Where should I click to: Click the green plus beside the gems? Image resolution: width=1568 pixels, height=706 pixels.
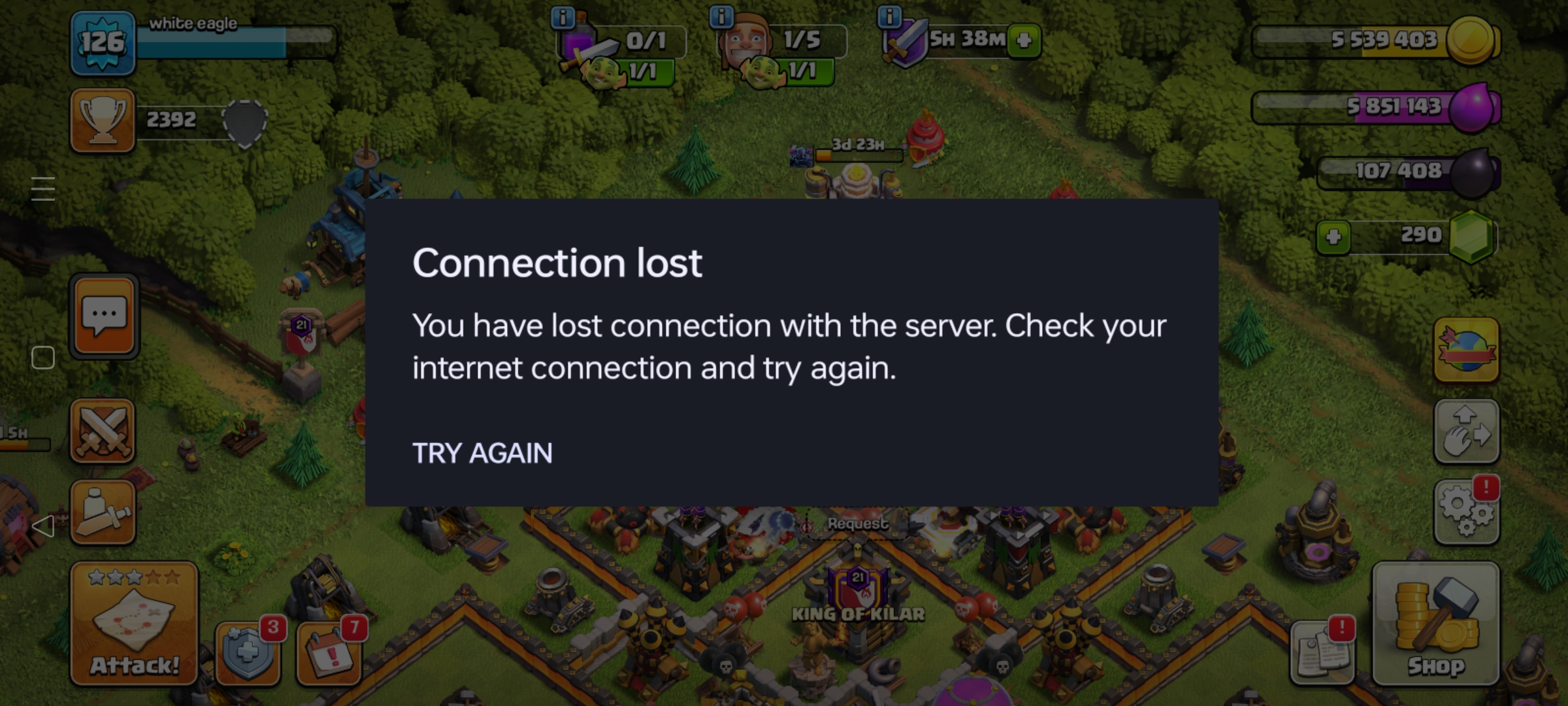tap(1333, 236)
